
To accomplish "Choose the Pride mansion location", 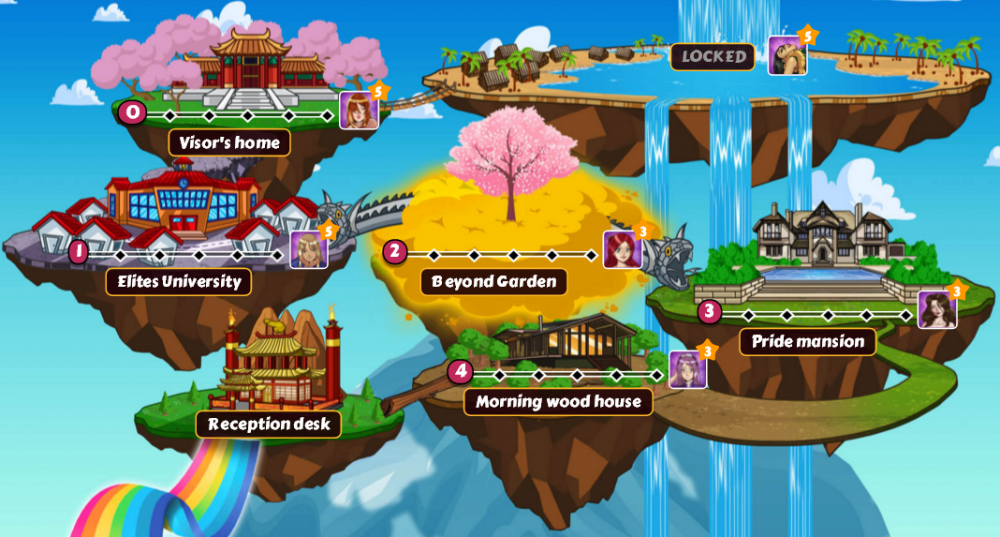I will pyautogui.click(x=807, y=342).
